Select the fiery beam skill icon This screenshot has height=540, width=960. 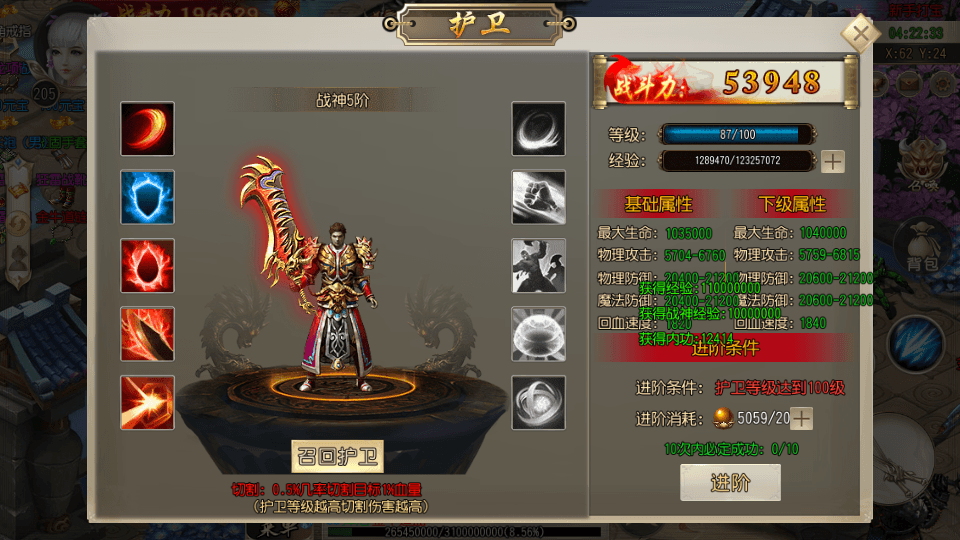point(147,402)
